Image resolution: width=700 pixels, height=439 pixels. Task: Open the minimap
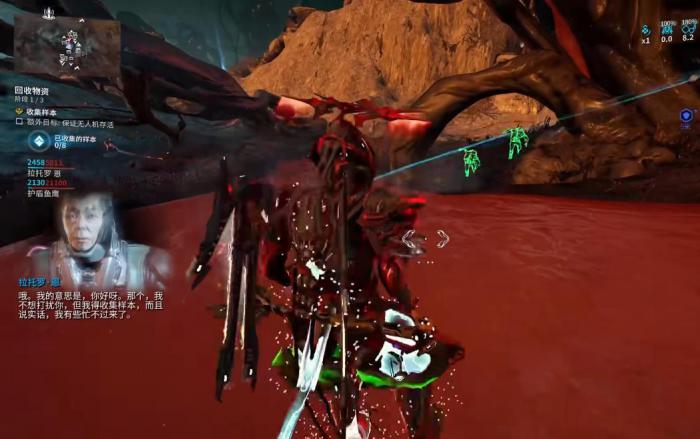point(67,47)
